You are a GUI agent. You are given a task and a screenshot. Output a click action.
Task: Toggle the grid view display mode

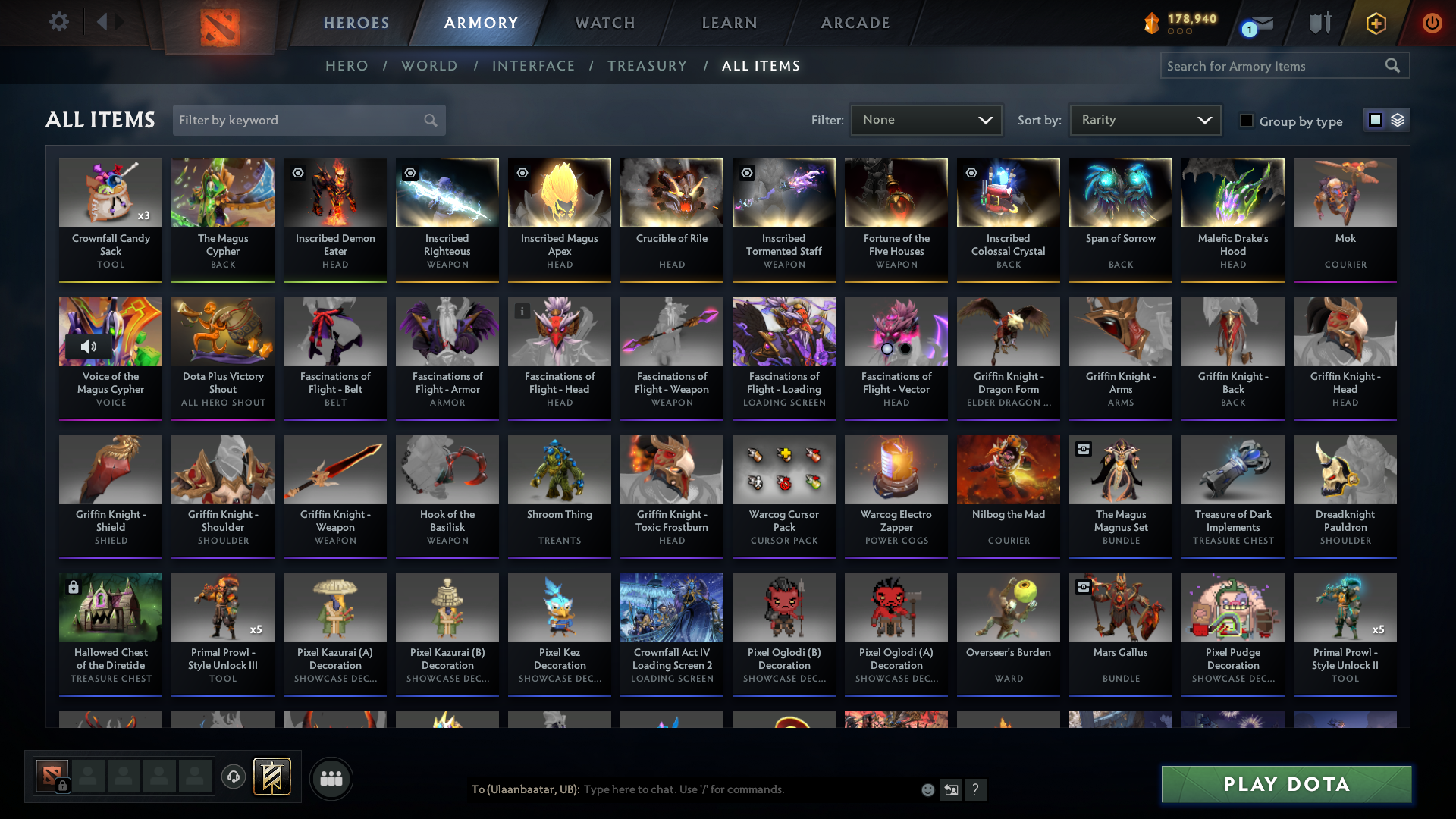coord(1376,120)
